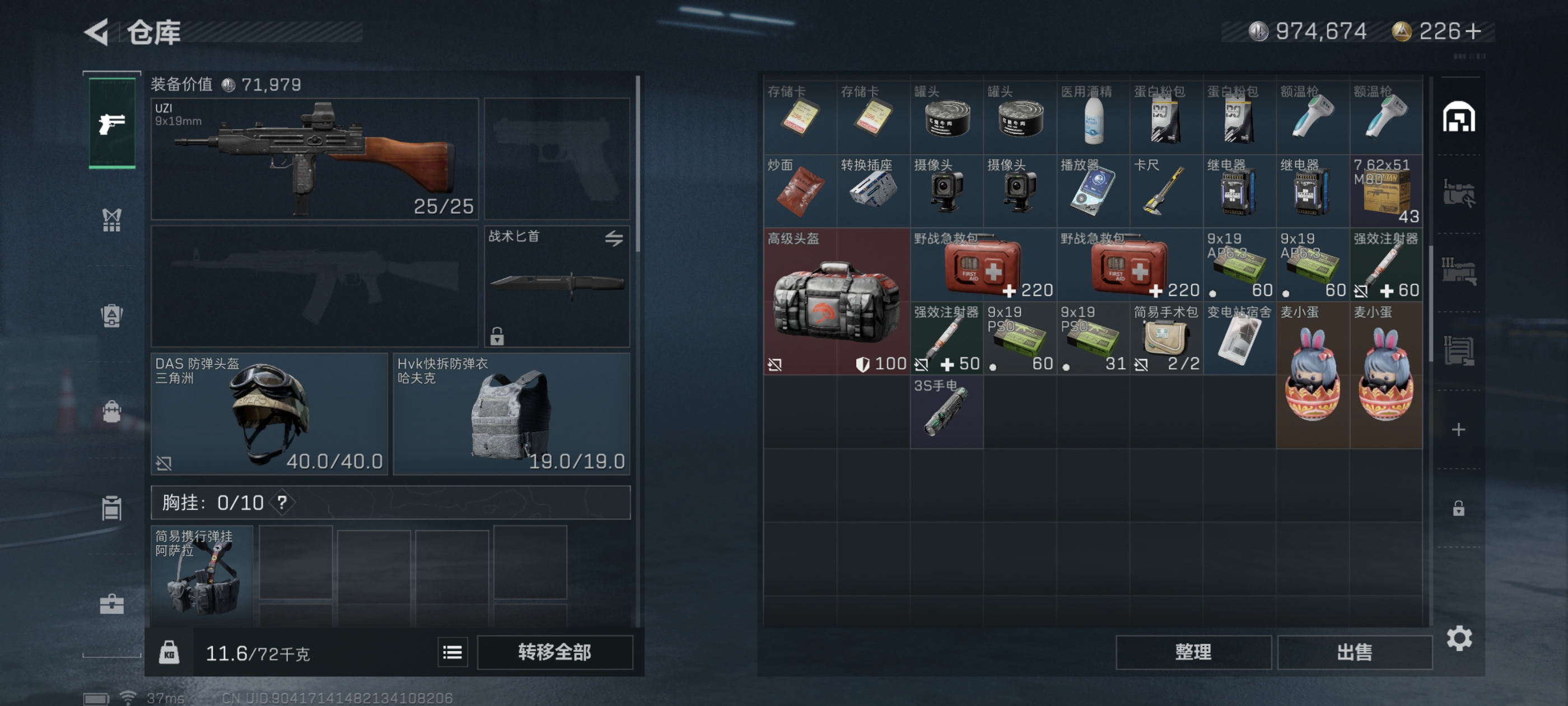Click the 卡尺 caliper item
The height and width of the screenshot is (706, 1568).
[x=1166, y=191]
